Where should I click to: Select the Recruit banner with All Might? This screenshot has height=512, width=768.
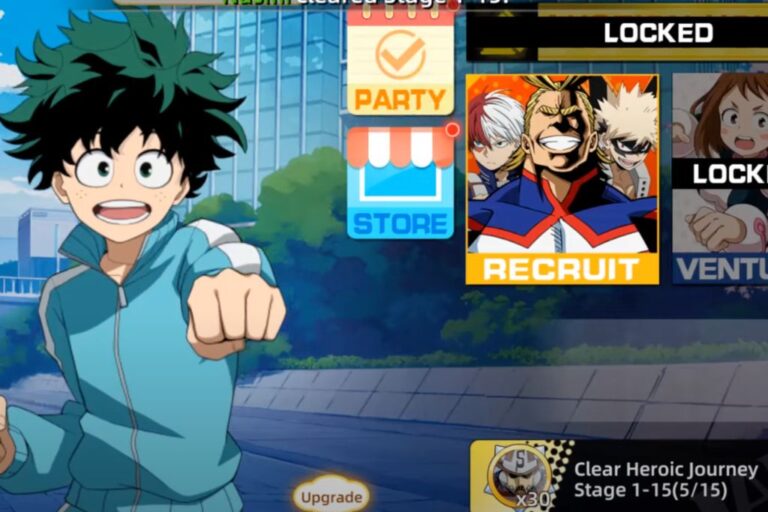(x=562, y=178)
